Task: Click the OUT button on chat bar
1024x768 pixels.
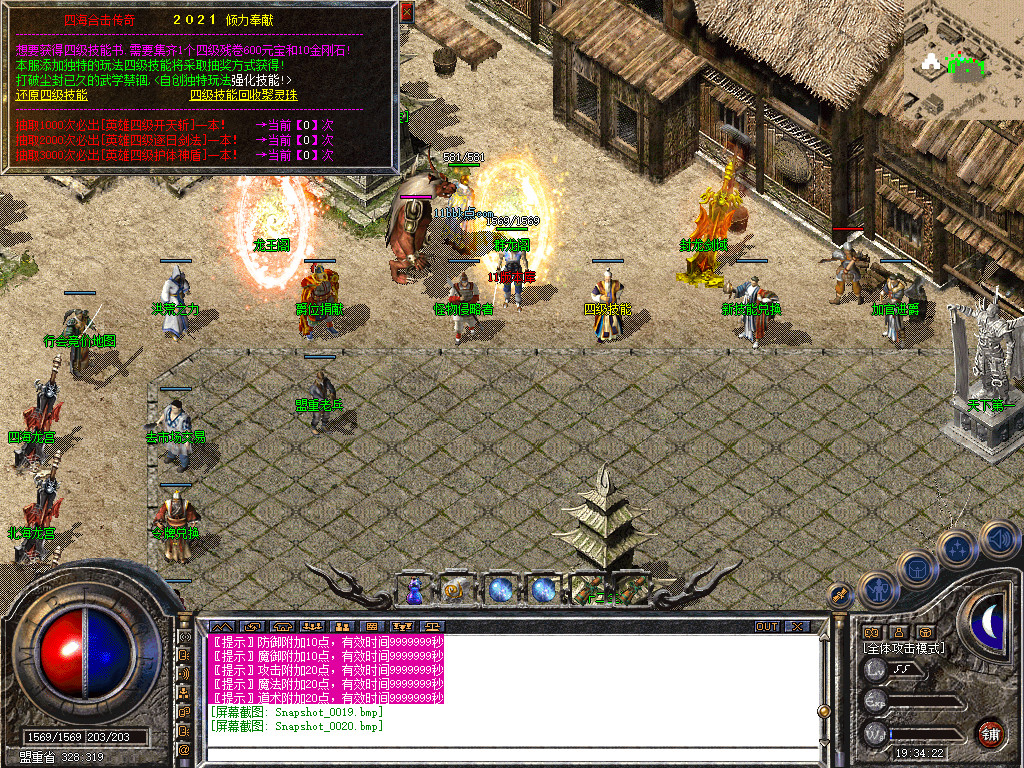Action: (x=766, y=627)
